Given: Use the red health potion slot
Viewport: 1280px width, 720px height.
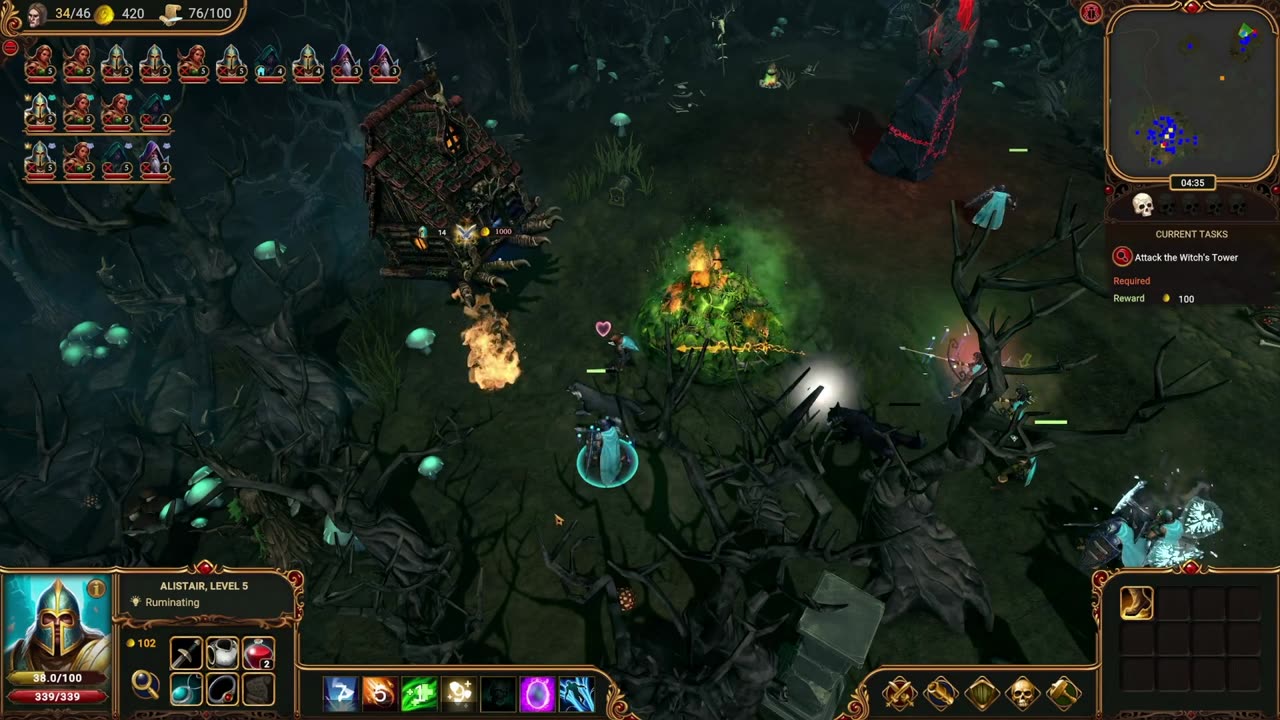Looking at the screenshot, I should click(x=258, y=654).
